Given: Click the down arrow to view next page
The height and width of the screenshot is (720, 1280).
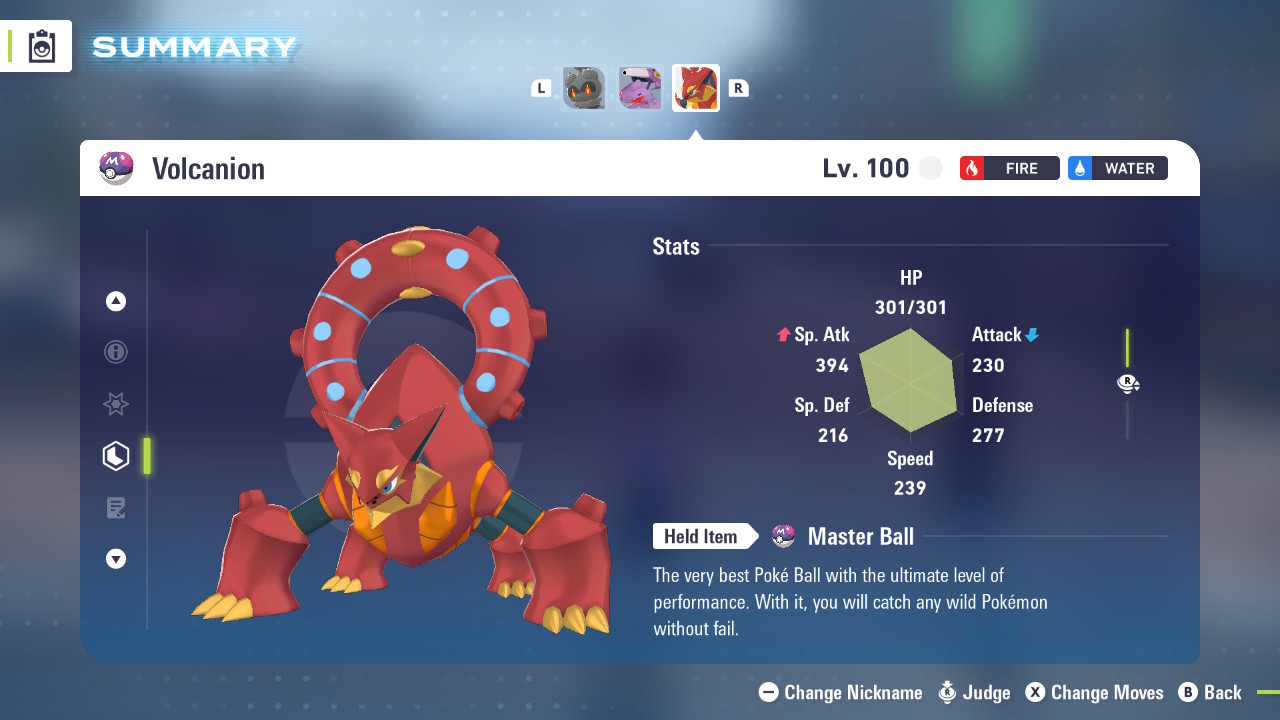Looking at the screenshot, I should click(116, 559).
